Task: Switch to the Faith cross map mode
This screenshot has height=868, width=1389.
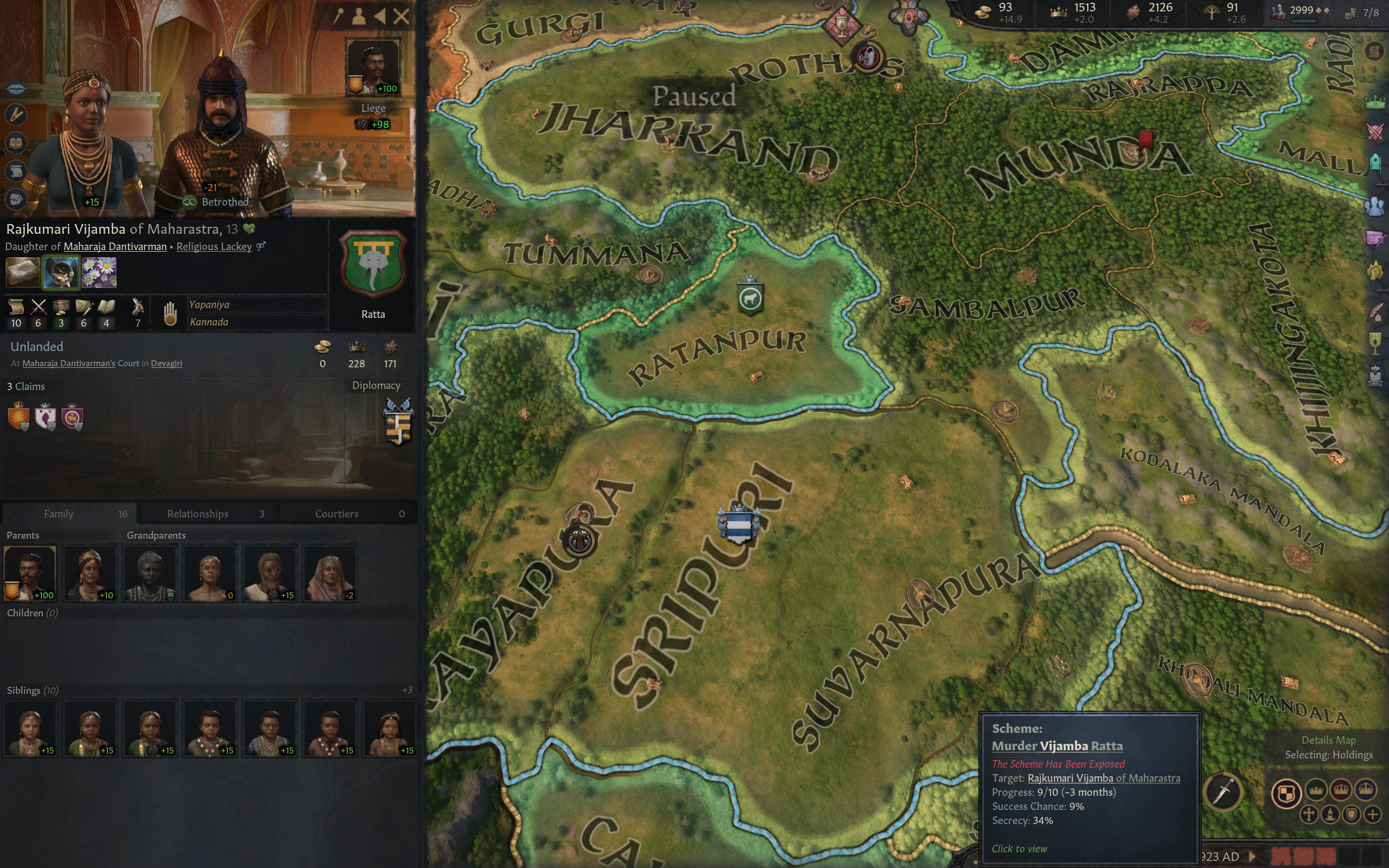Action: (x=1309, y=814)
